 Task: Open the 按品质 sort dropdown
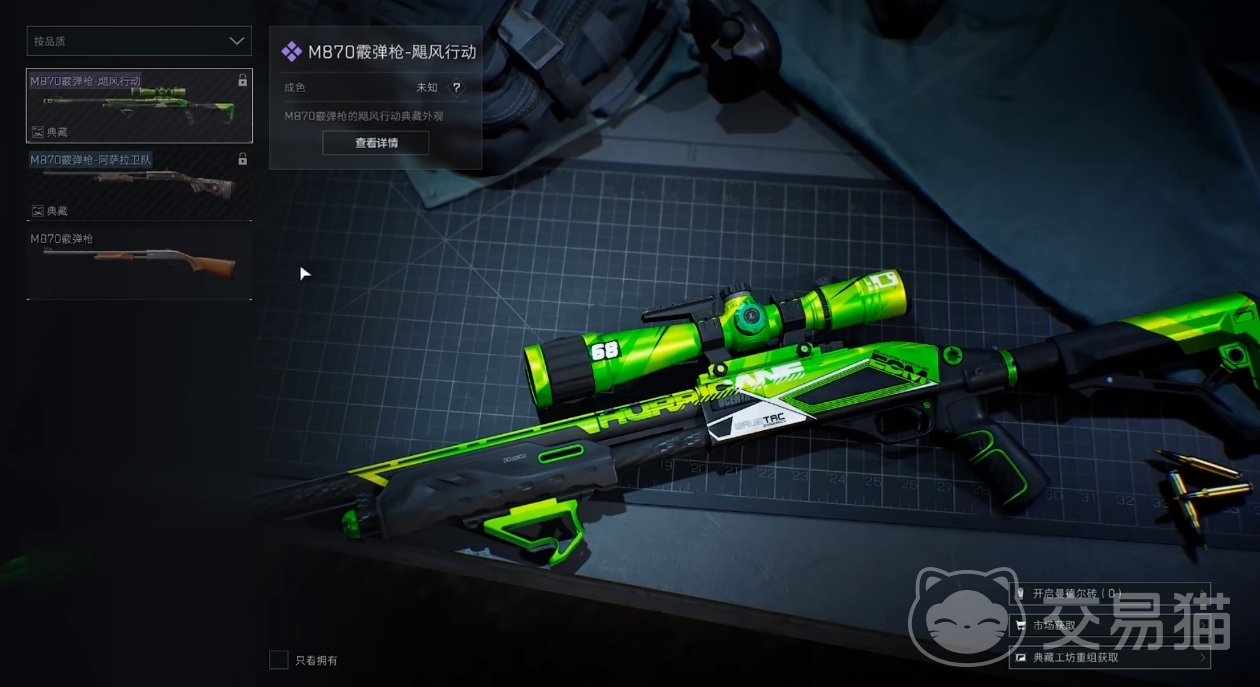tap(139, 41)
